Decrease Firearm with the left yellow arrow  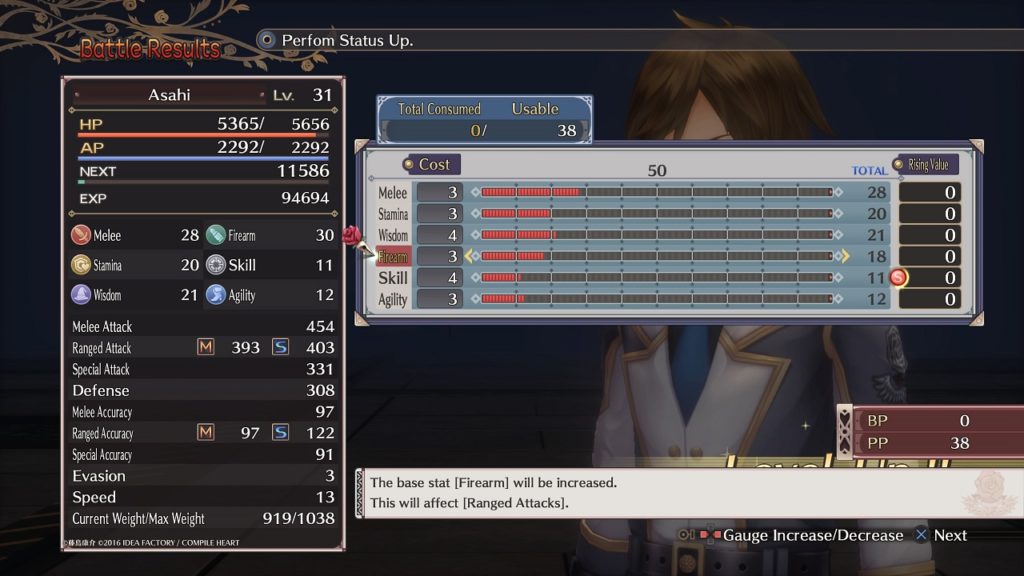pyautogui.click(x=469, y=257)
